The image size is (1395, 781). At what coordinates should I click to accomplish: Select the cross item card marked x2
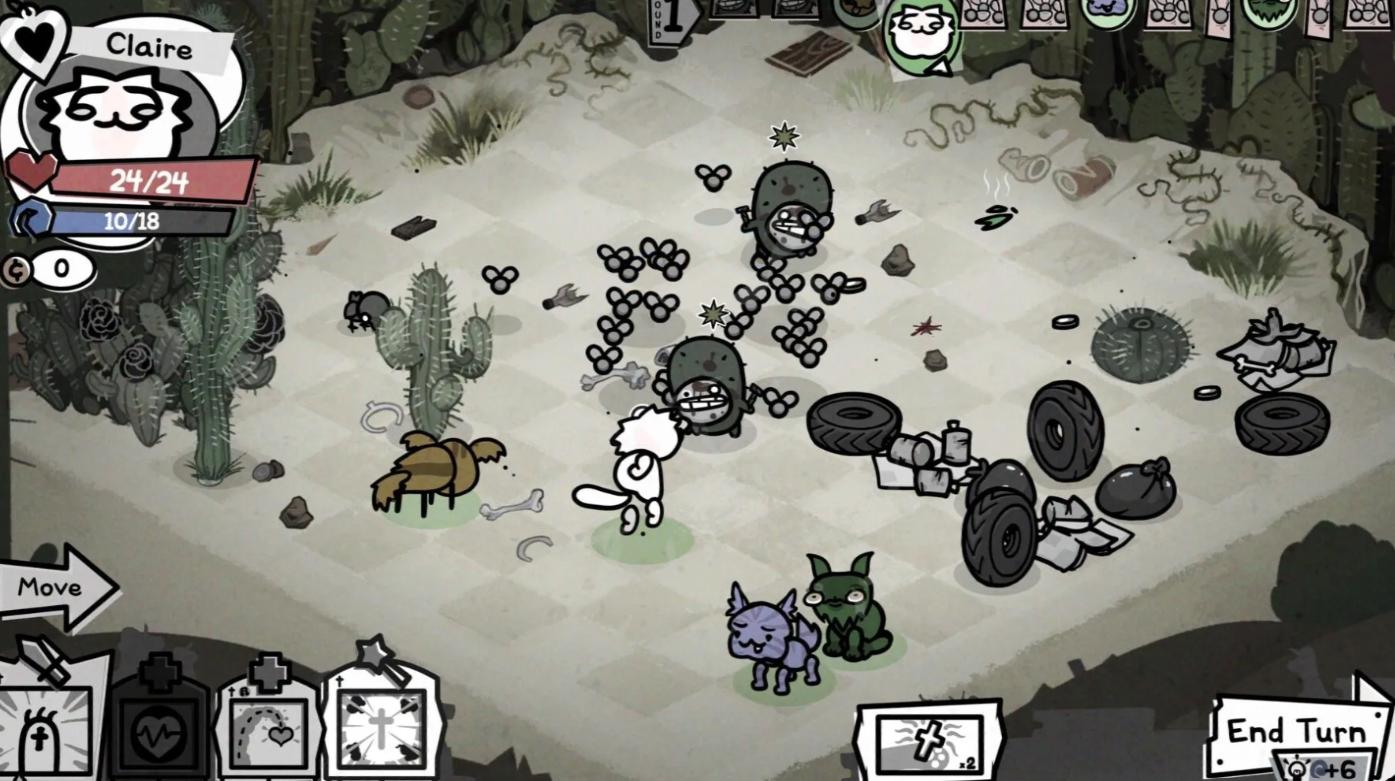(928, 741)
